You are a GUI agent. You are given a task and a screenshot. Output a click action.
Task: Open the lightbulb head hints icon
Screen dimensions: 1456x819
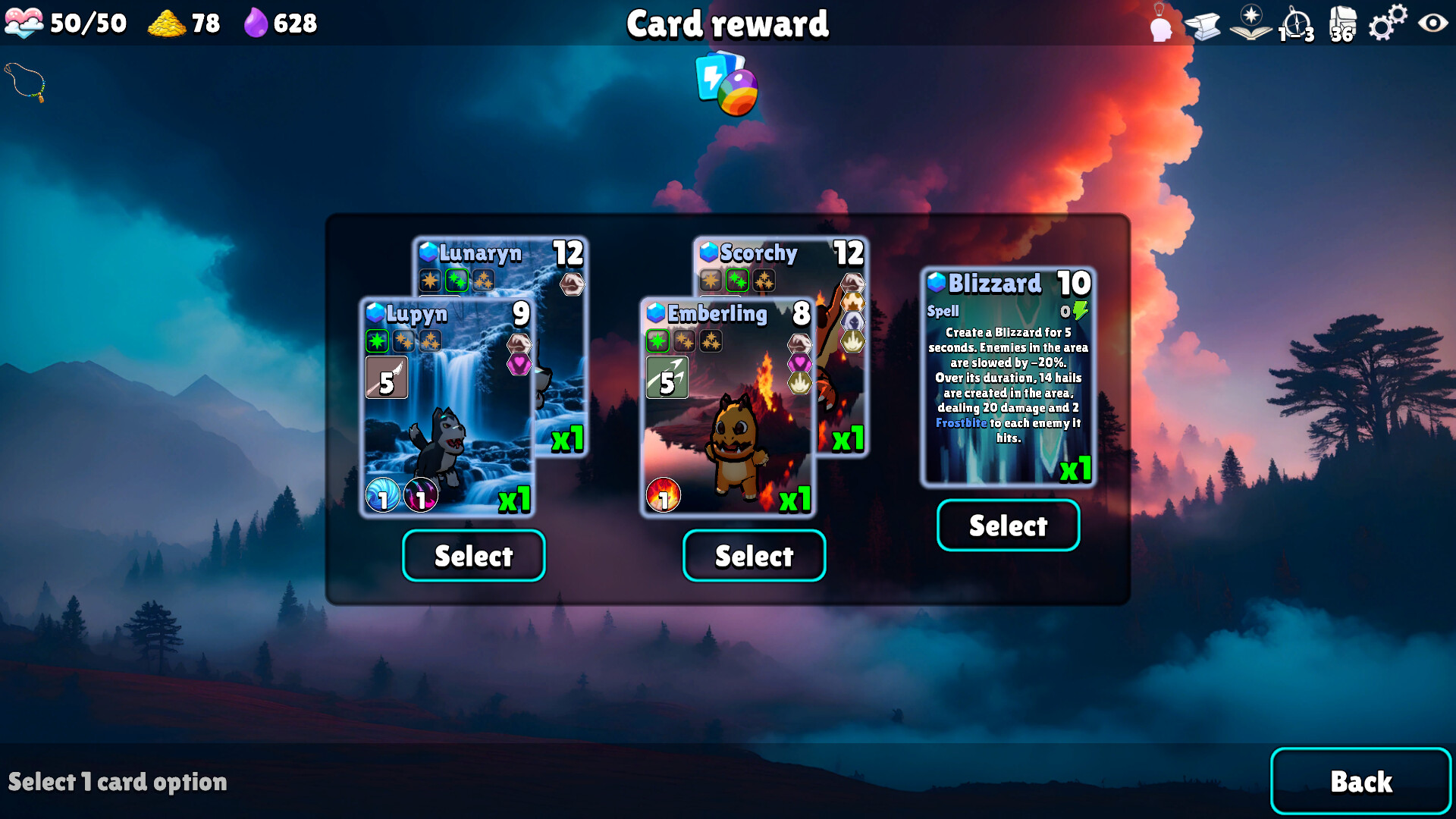click(1160, 24)
